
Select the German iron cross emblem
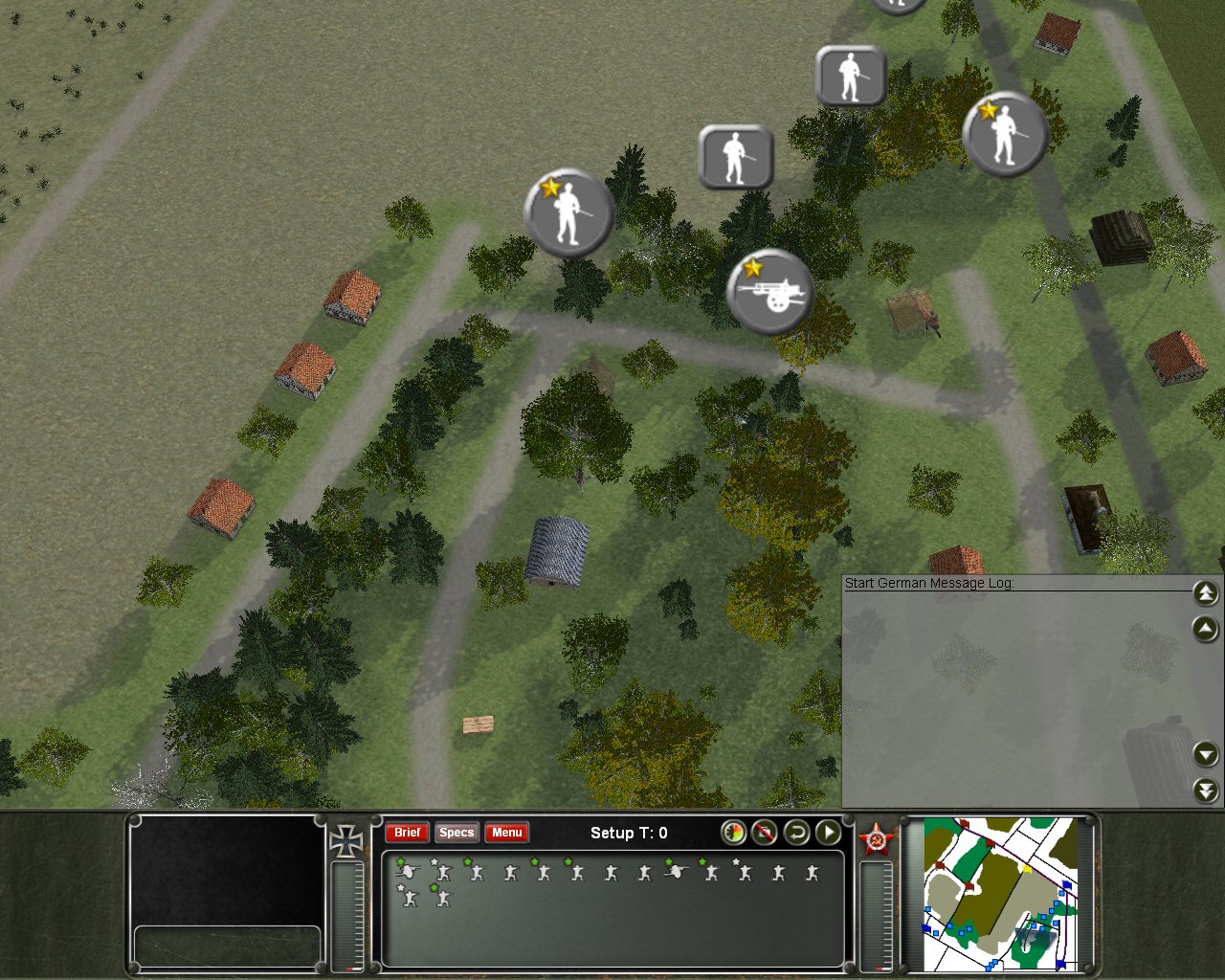(x=345, y=840)
